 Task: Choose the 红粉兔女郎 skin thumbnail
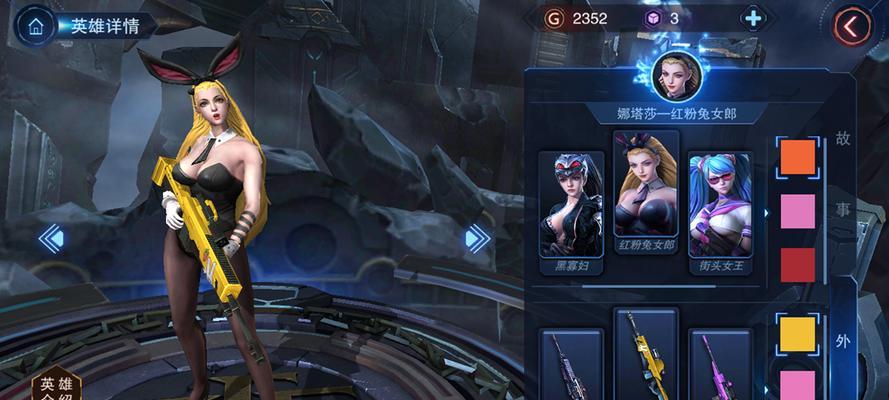tap(645, 200)
